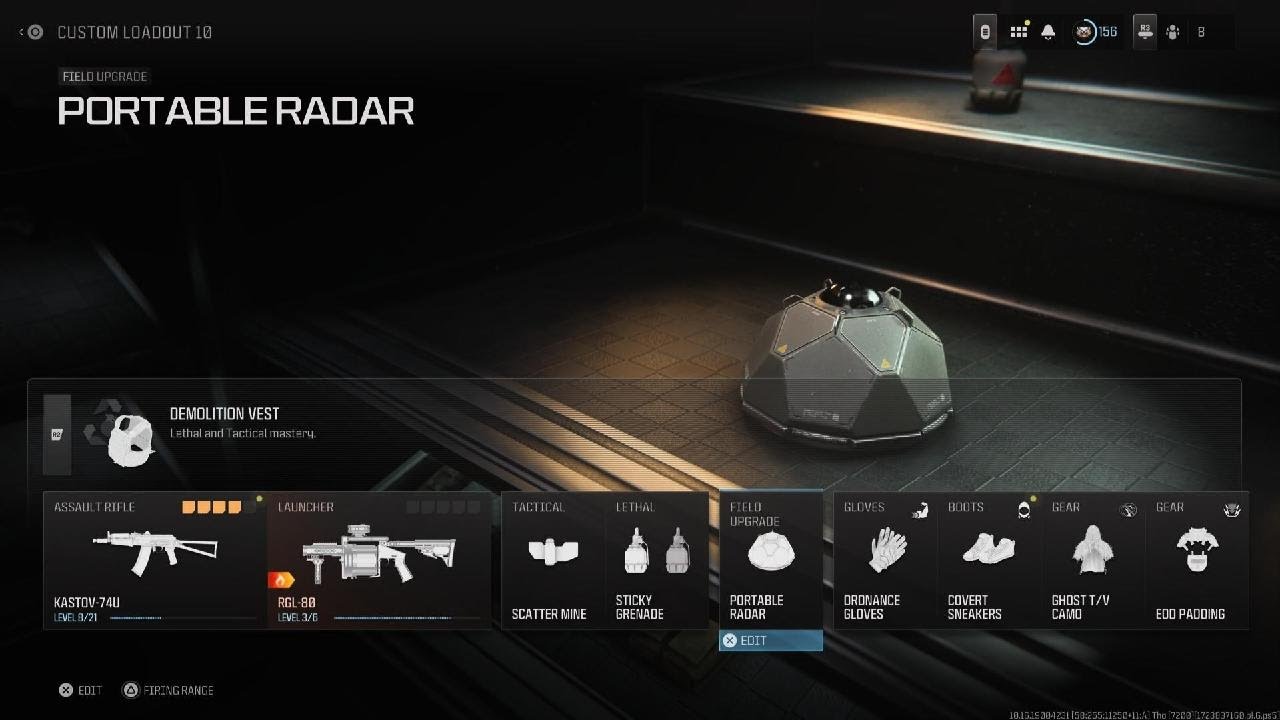Choose the Ghost T/V Camo gear slot
The height and width of the screenshot is (720, 1280).
click(x=1093, y=559)
